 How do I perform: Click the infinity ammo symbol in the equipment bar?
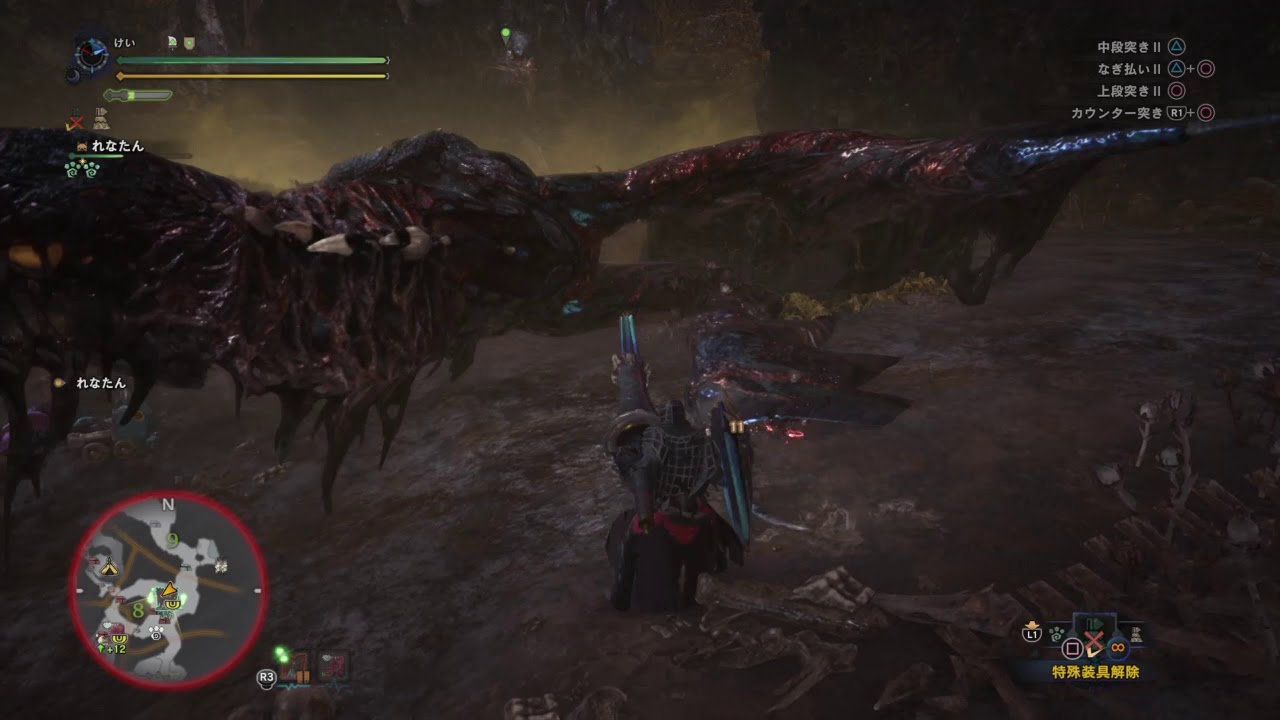click(1118, 646)
